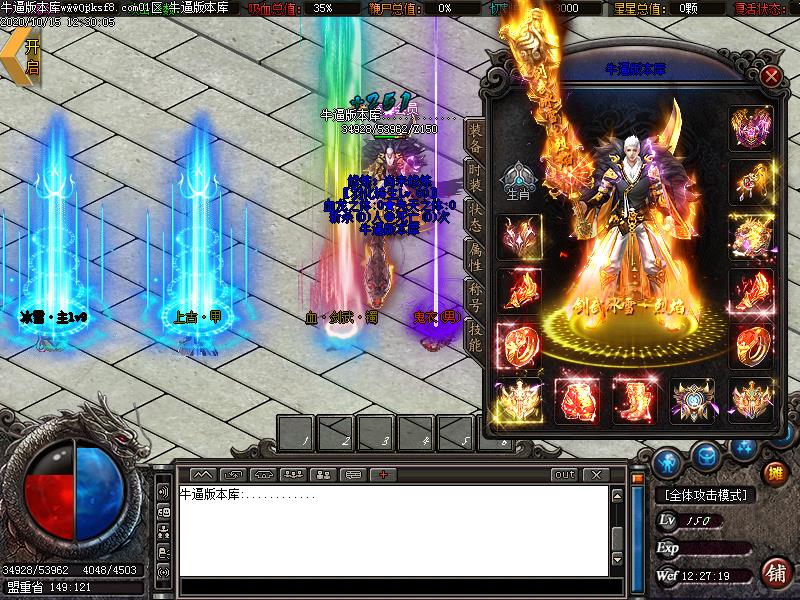The height and width of the screenshot is (600, 800).
Task: Click the blue character figure round button
Action: coord(670,462)
